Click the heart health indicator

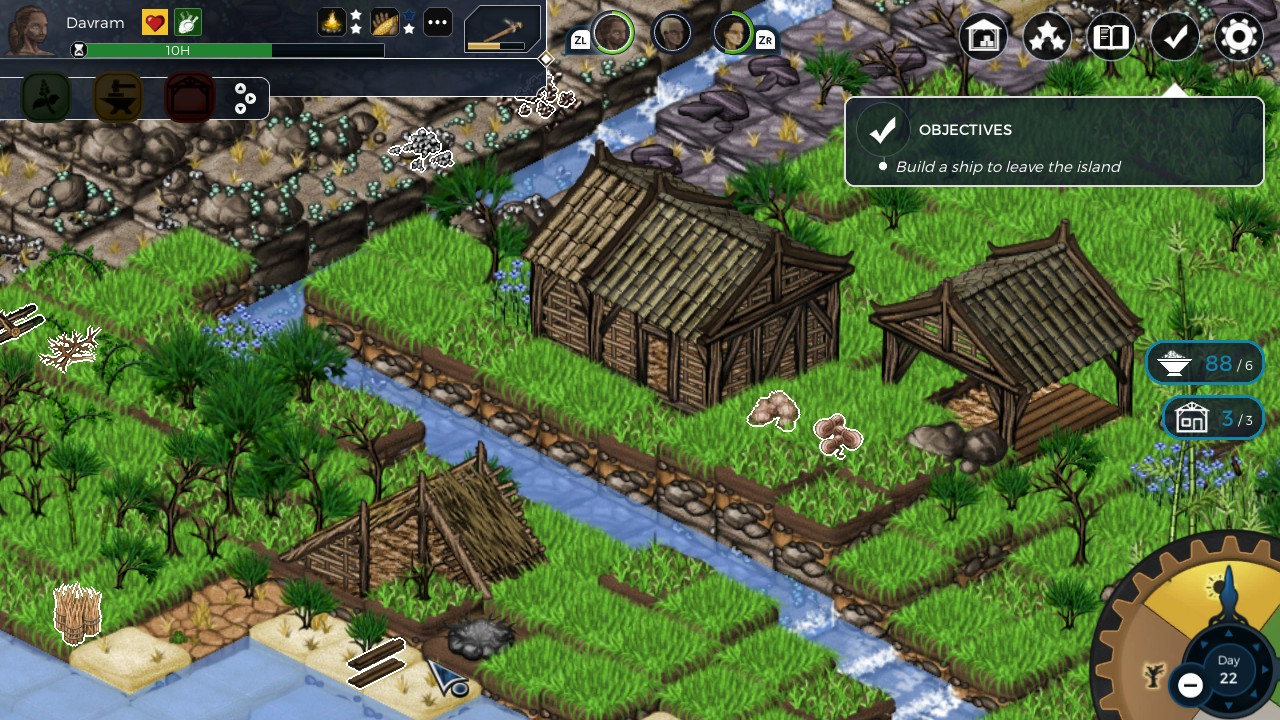153,21
